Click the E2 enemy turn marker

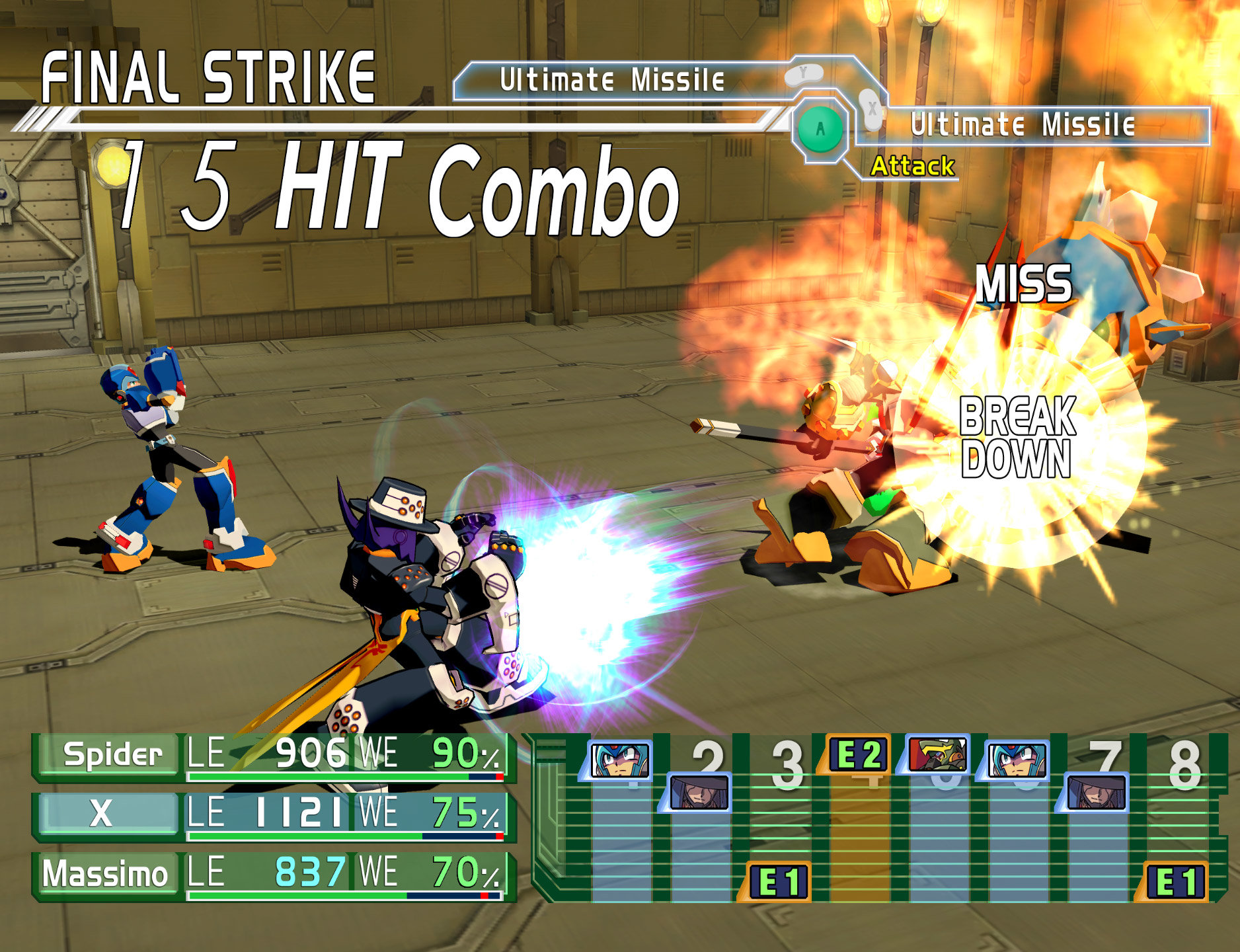click(857, 754)
